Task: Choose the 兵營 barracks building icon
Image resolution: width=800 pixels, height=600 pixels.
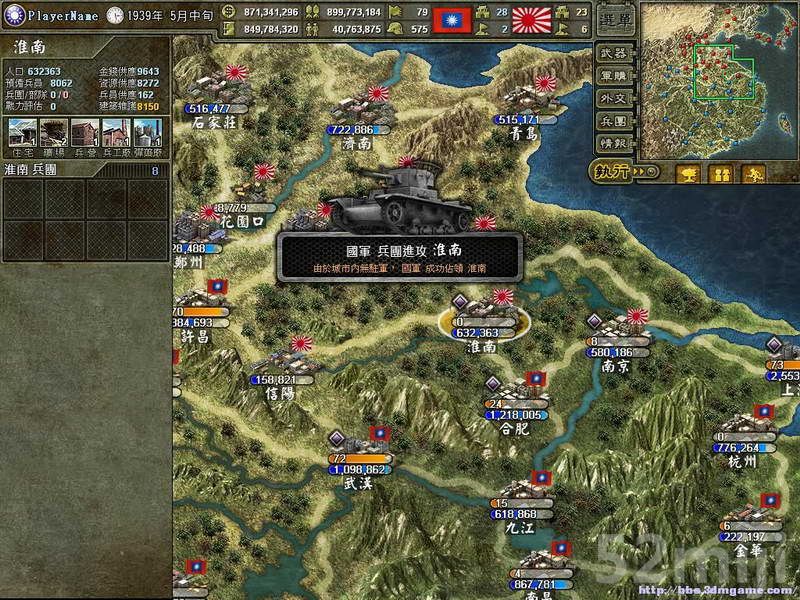Action: 85,132
